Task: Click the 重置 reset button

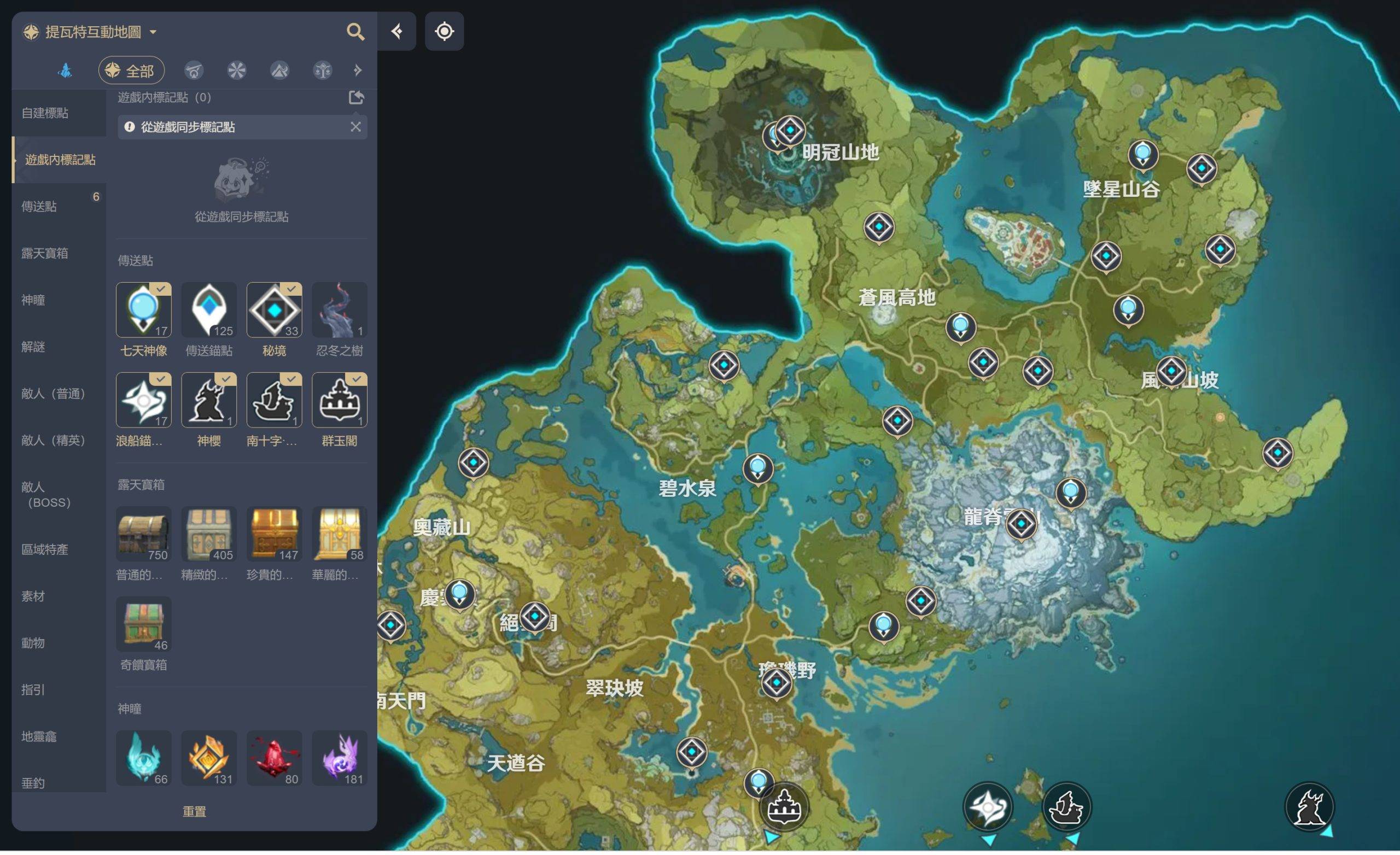Action: click(x=194, y=811)
